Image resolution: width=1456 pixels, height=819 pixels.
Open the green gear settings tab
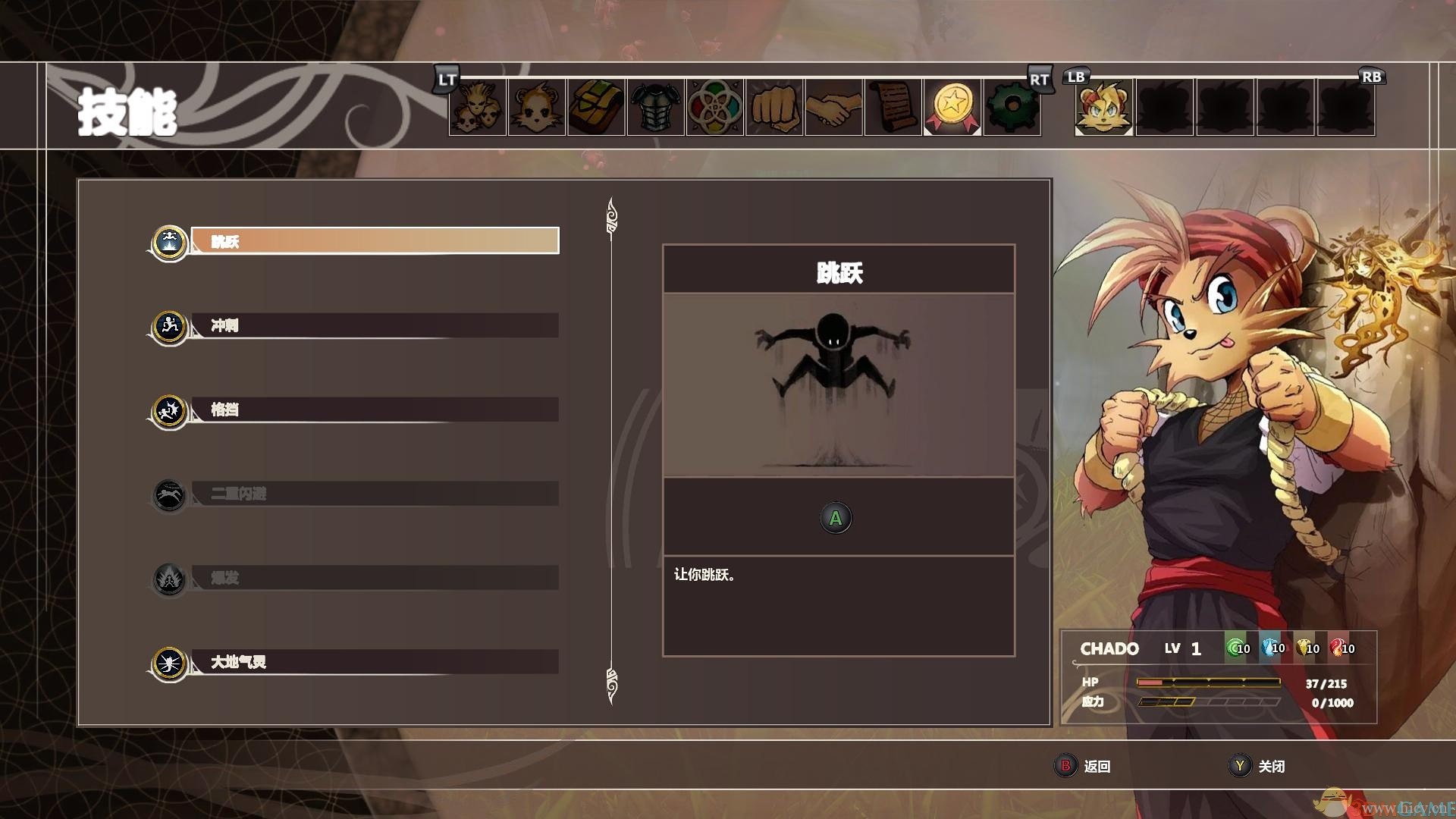click(1012, 108)
